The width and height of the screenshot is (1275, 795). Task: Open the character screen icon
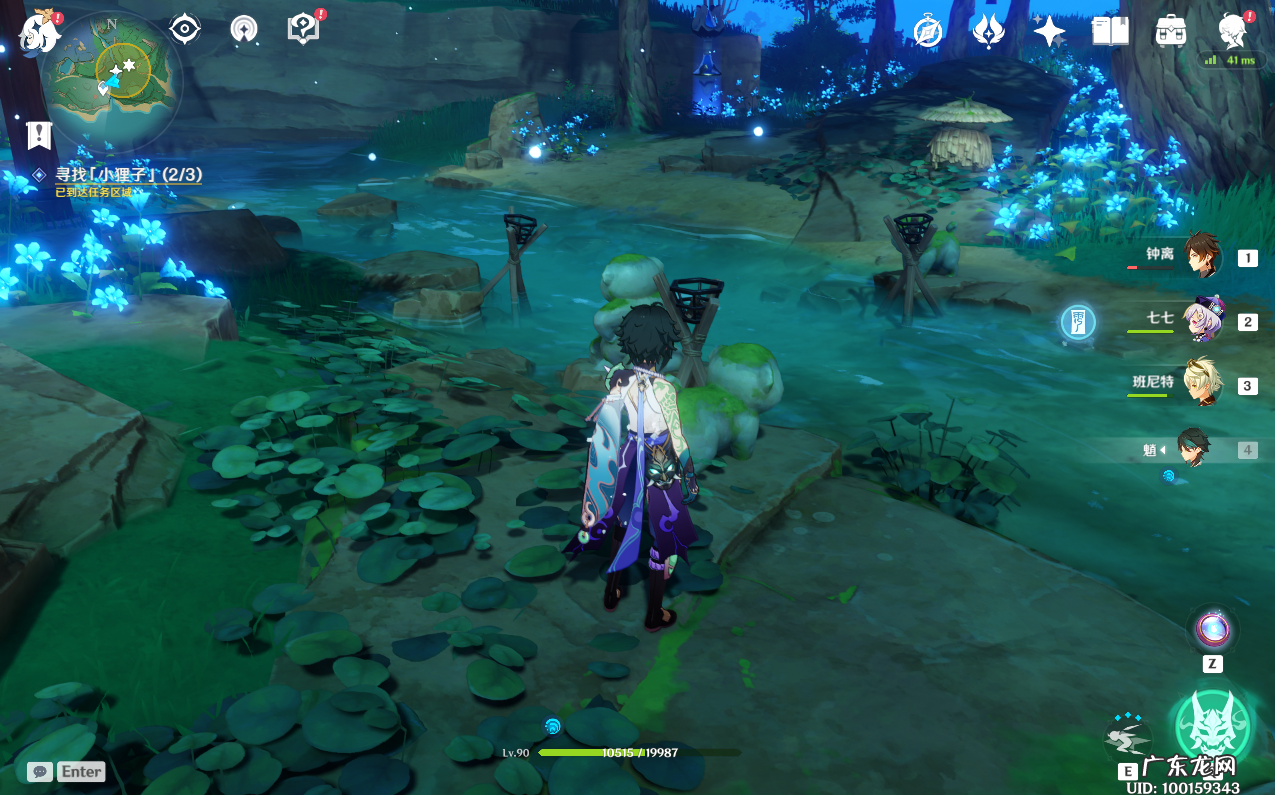(x=1232, y=32)
